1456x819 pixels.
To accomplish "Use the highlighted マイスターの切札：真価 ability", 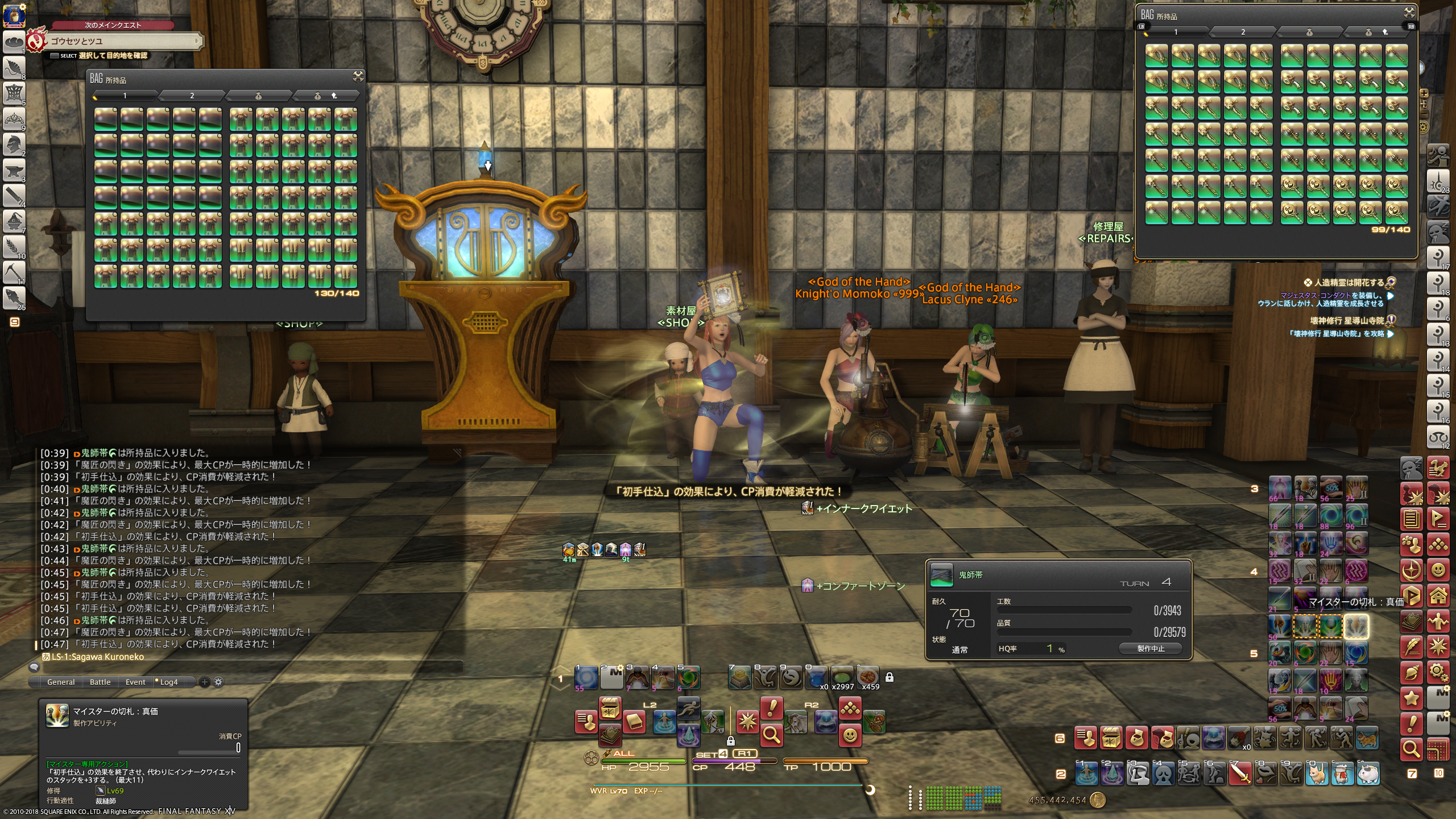I will 1356,626.
